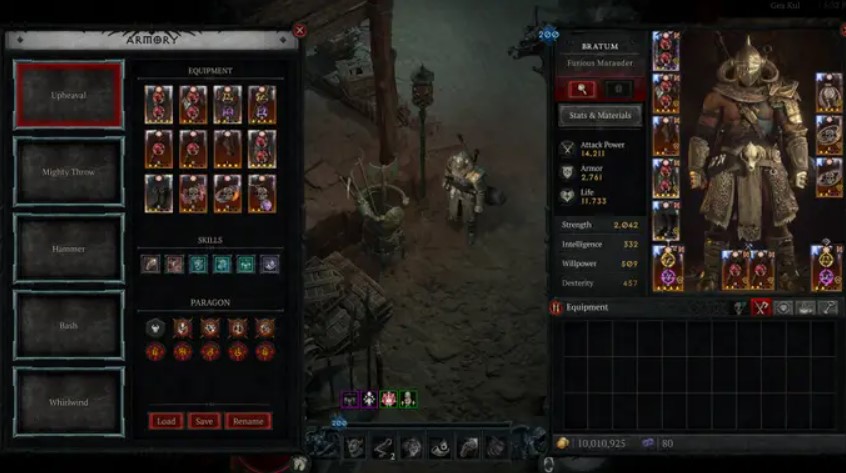
Task: Select the crossed-axes equipment inventory tab
Action: [x=762, y=308]
